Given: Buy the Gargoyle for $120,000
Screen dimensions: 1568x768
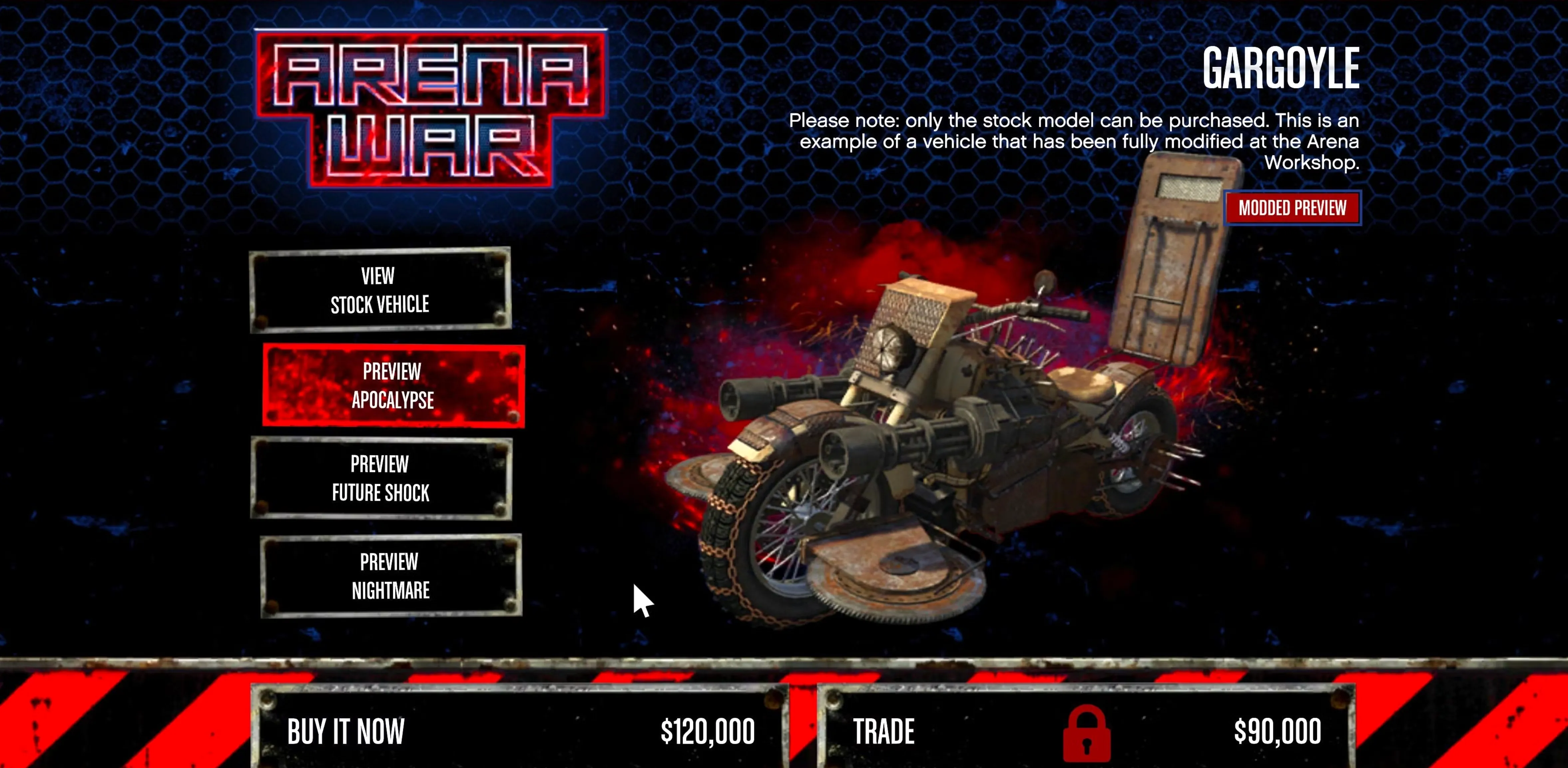Looking at the screenshot, I should coord(520,730).
